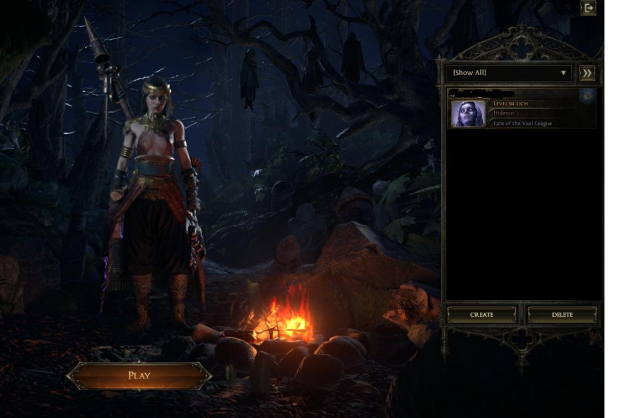The width and height of the screenshot is (637, 418).
Task: Click the double-arrow button beside the filter
Action: (x=587, y=73)
